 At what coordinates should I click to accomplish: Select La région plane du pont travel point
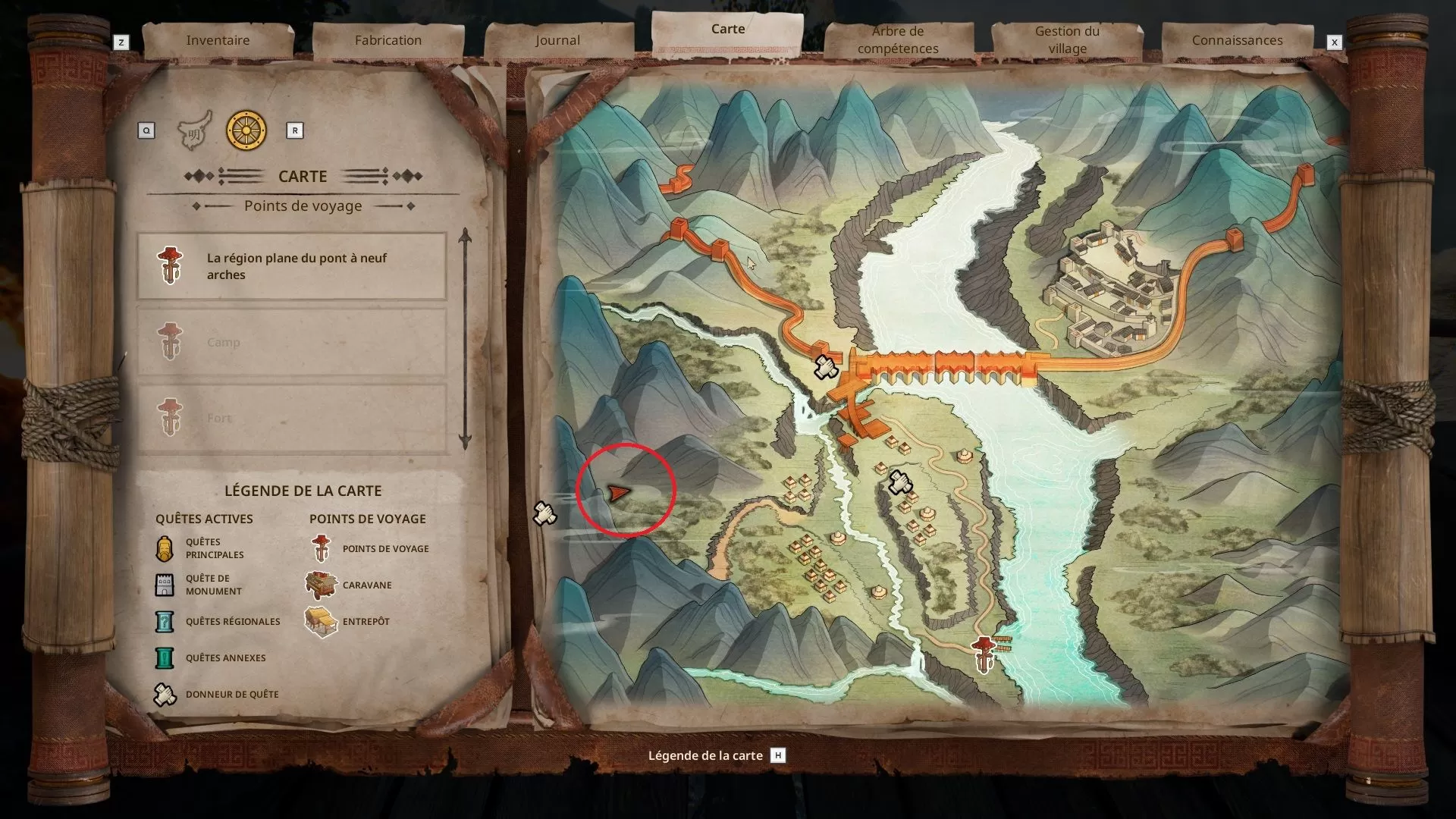click(x=292, y=266)
